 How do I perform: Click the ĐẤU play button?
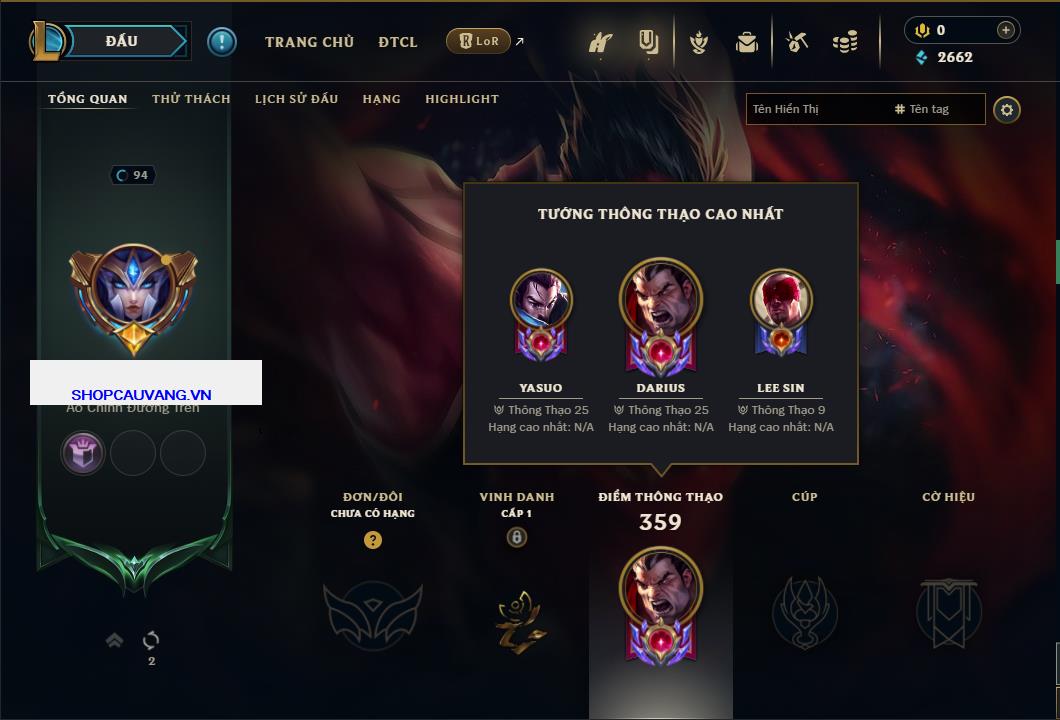pos(122,41)
